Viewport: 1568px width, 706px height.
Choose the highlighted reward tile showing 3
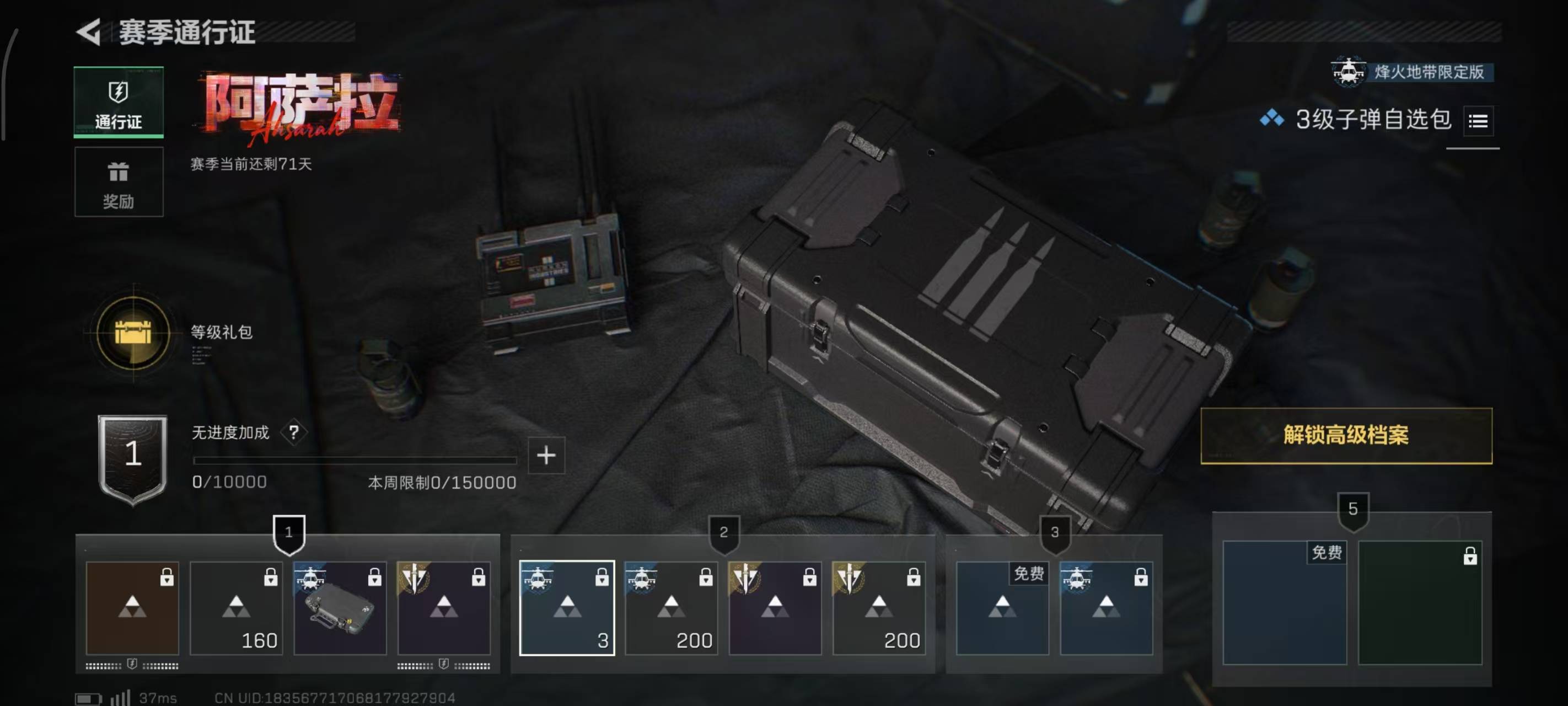tap(567, 608)
